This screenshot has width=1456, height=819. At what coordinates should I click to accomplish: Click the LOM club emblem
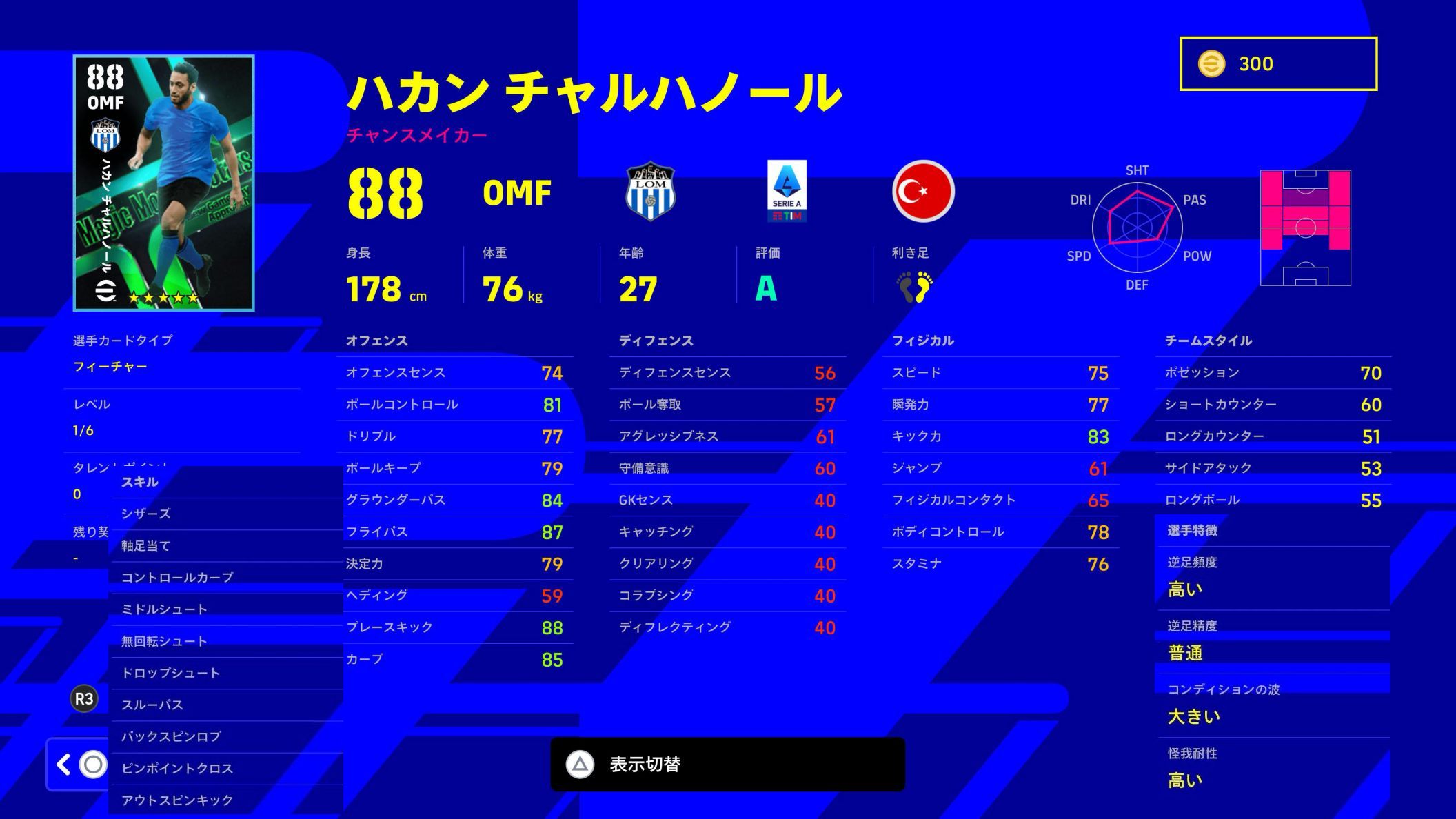coord(651,194)
